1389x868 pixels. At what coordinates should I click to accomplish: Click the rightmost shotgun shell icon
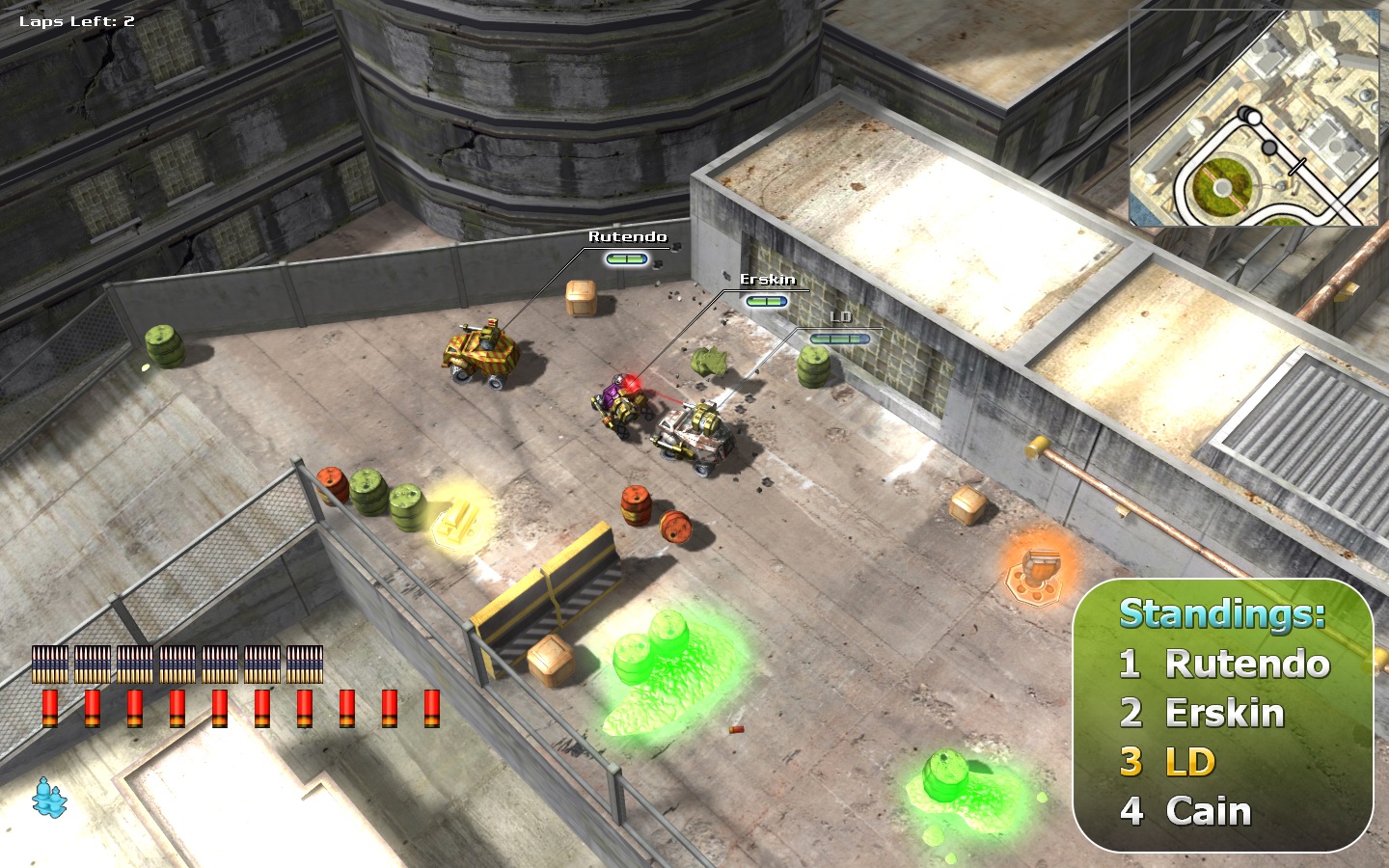click(430, 711)
